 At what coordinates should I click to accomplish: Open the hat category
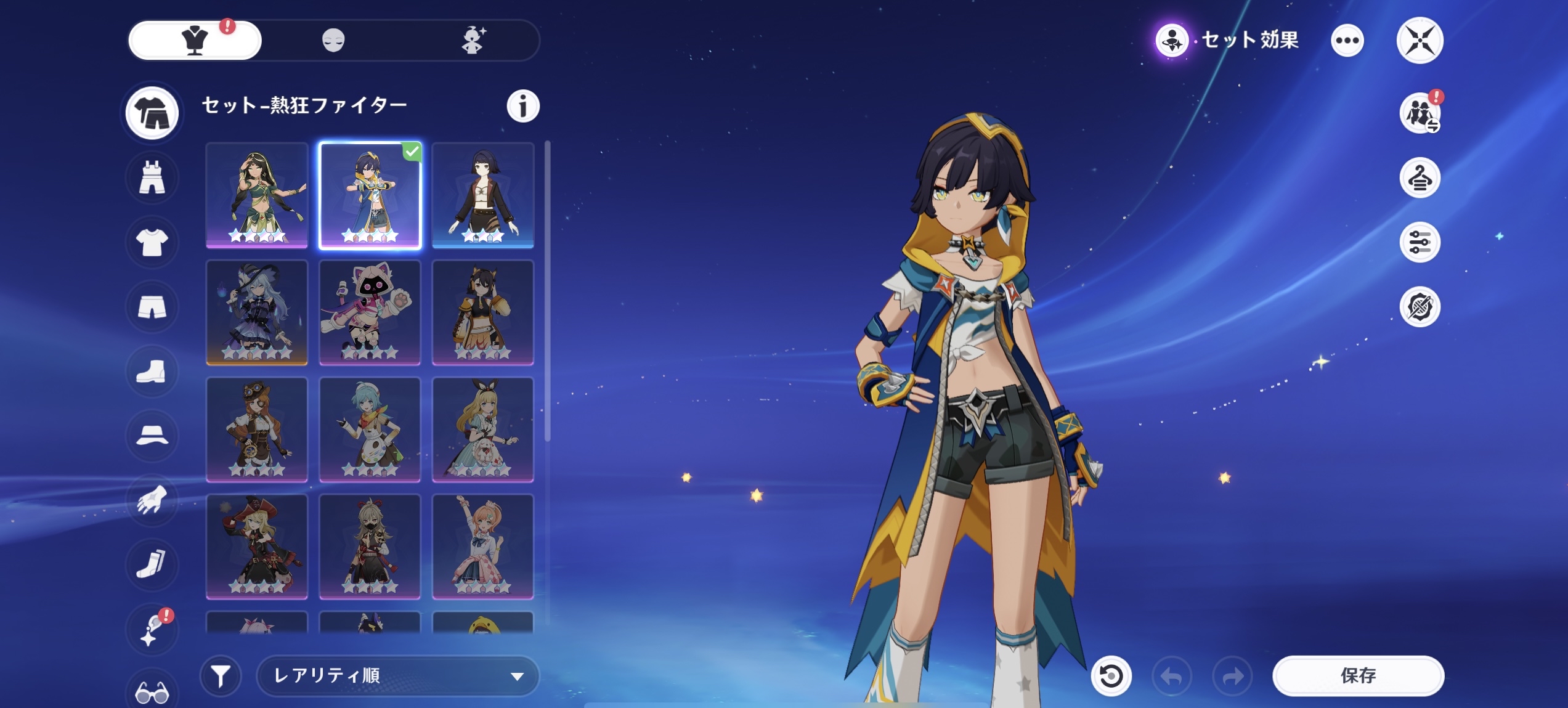tap(152, 436)
